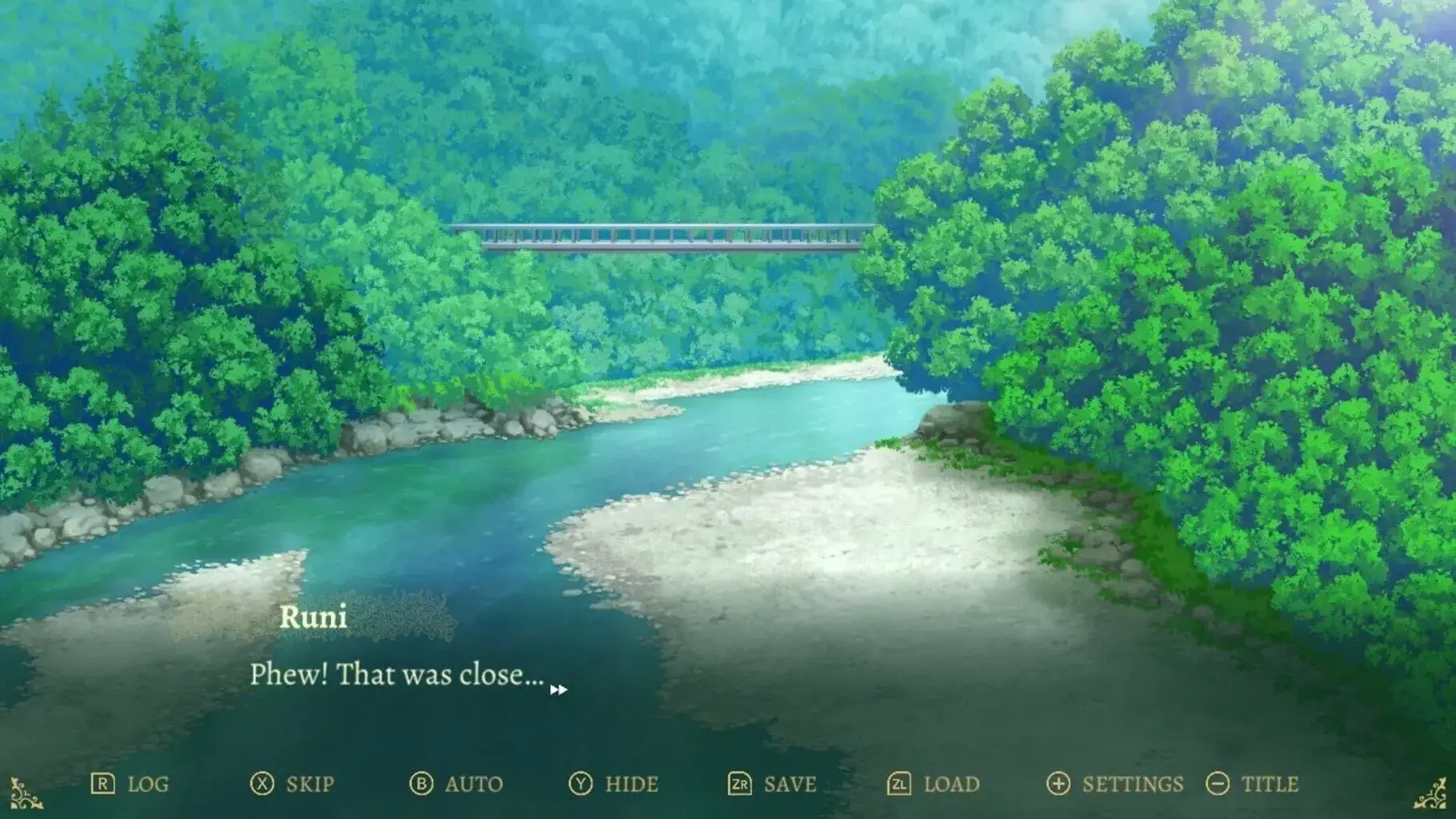Hide the dialogue interface

pyautogui.click(x=614, y=784)
